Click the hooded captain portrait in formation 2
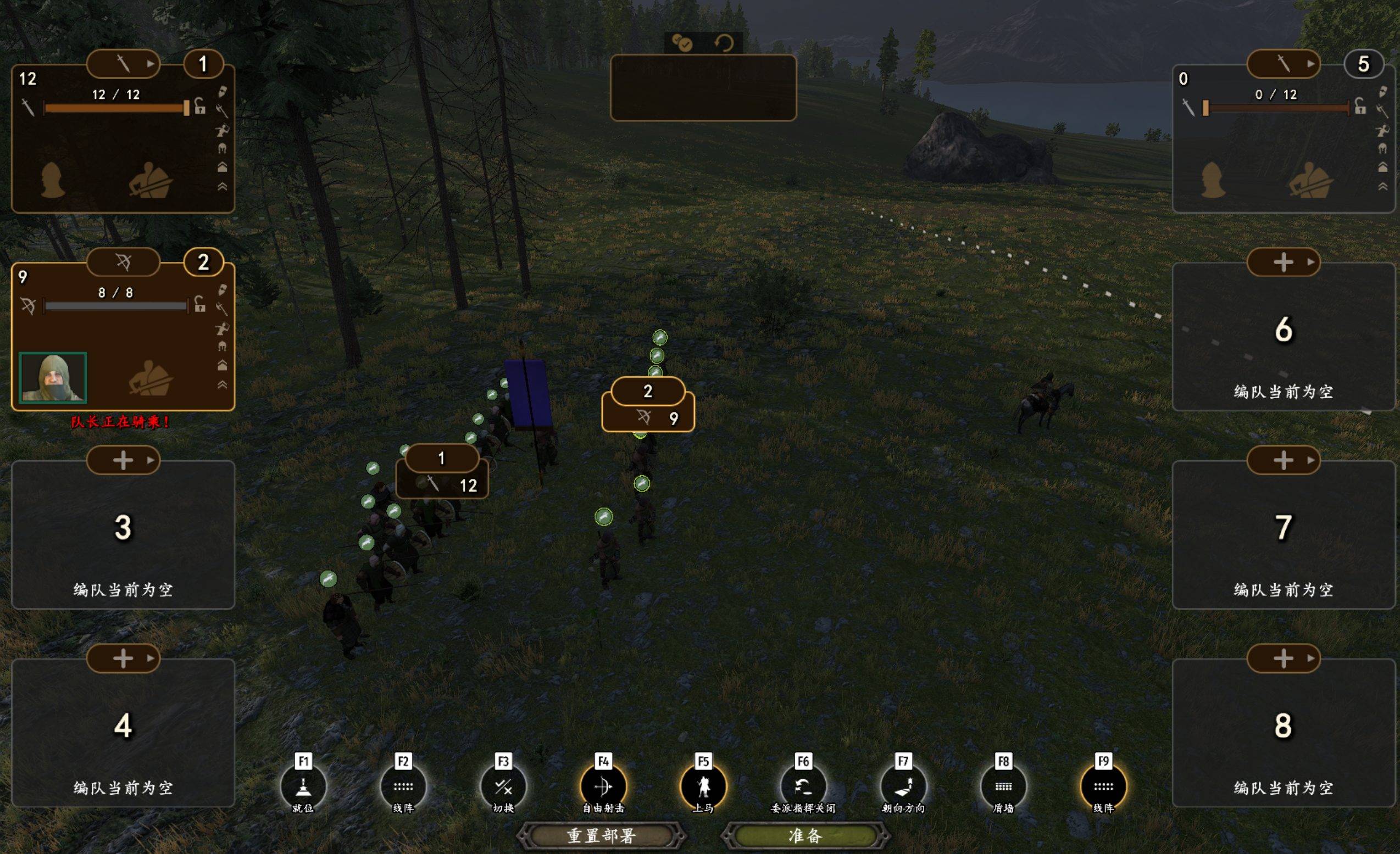1400x854 pixels. click(x=53, y=378)
